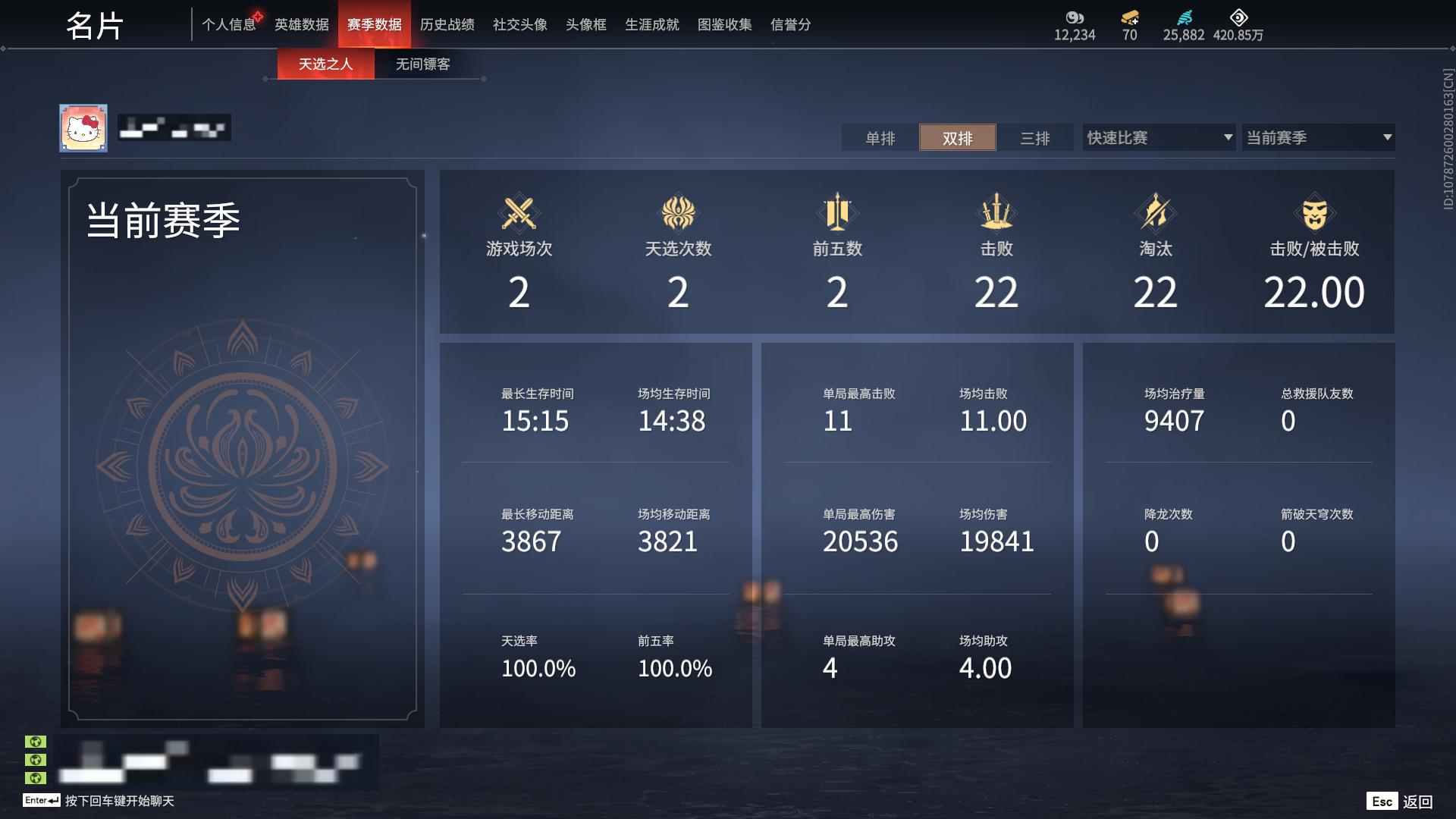Switch to 三排 statistics
1456x819 pixels.
coord(1036,138)
